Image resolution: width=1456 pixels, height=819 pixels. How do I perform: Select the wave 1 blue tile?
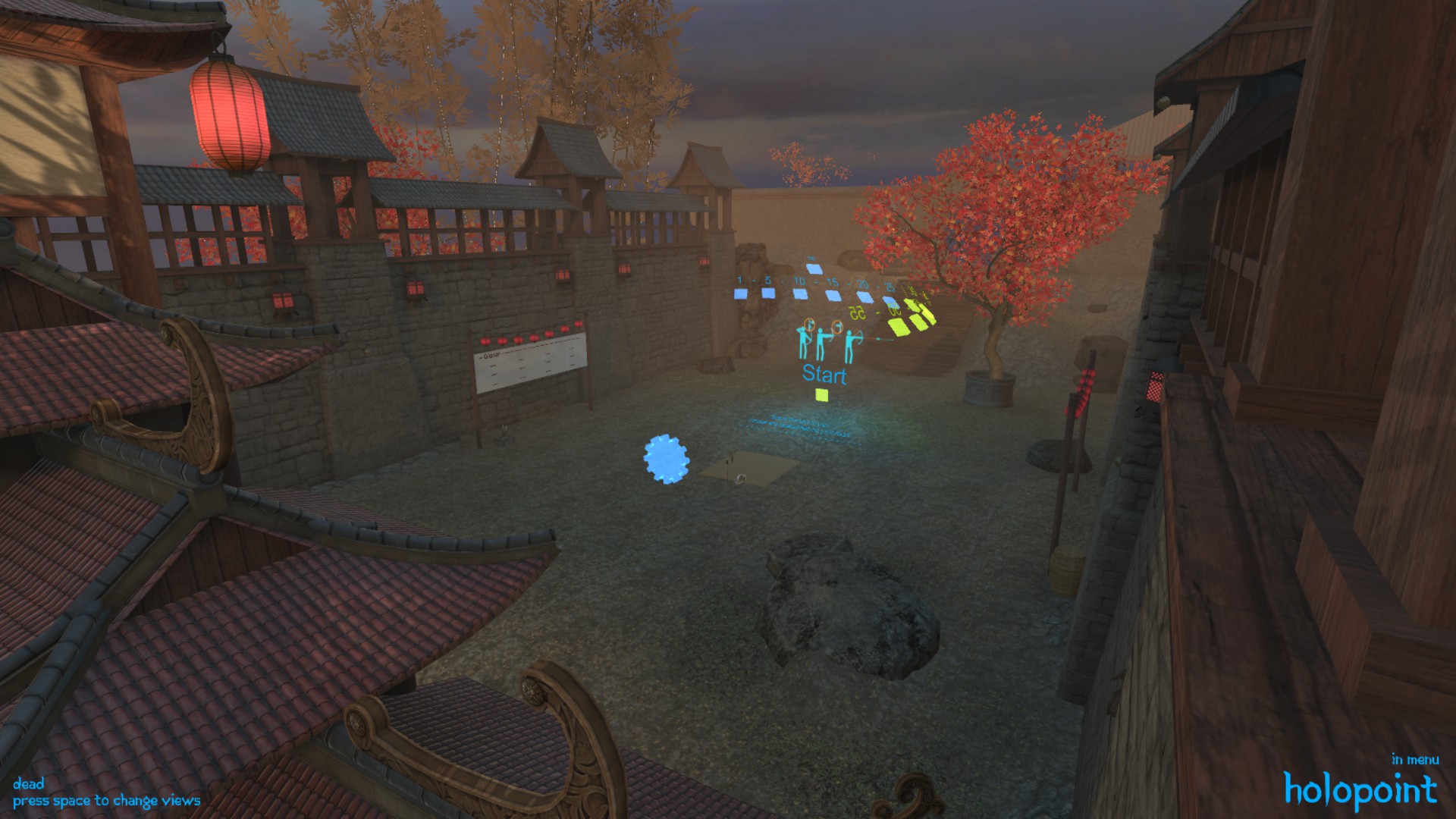(x=740, y=294)
